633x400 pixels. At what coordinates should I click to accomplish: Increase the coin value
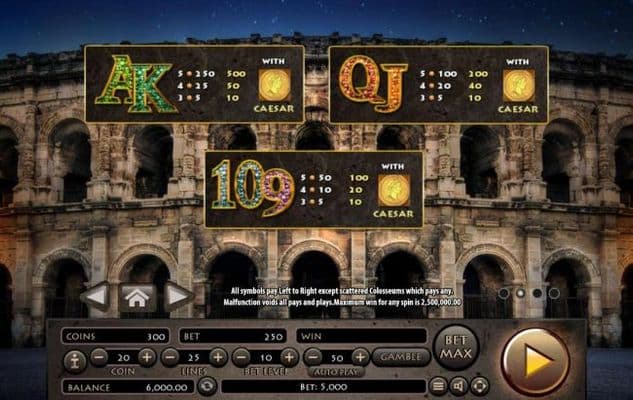147,357
